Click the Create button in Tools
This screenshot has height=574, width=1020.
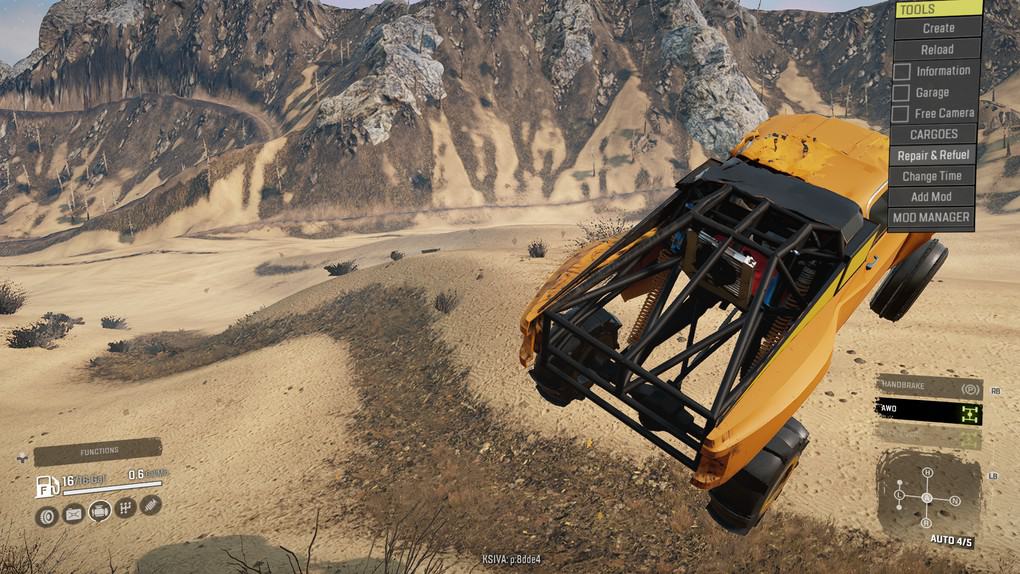pos(938,28)
